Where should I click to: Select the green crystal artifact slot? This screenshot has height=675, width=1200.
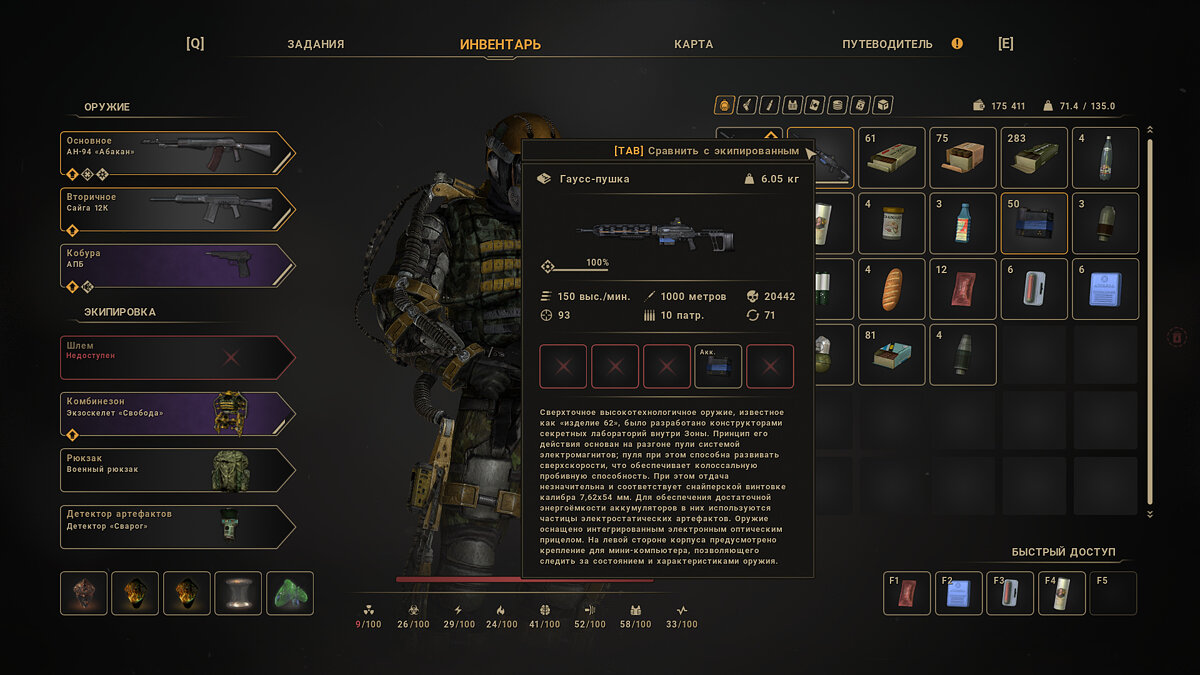click(289, 593)
